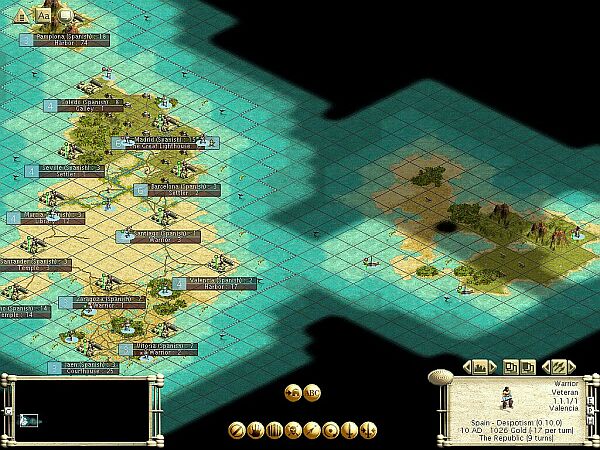Click the city-view button above info box
The height and width of the screenshot is (450, 600).
[478, 366]
